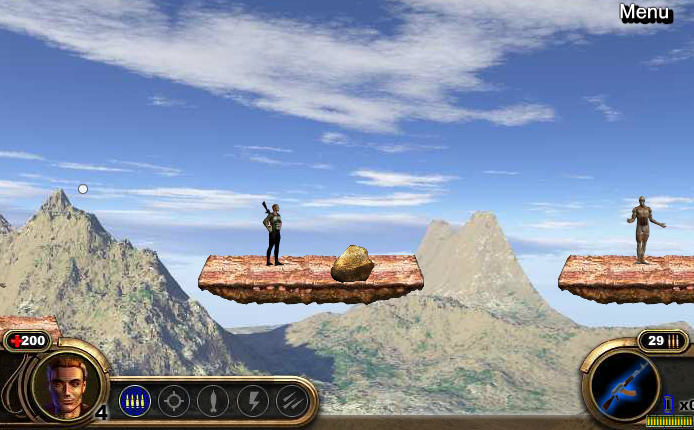Activate the lightning bolt ammo icon
The width and height of the screenshot is (694, 430).
pyautogui.click(x=252, y=401)
